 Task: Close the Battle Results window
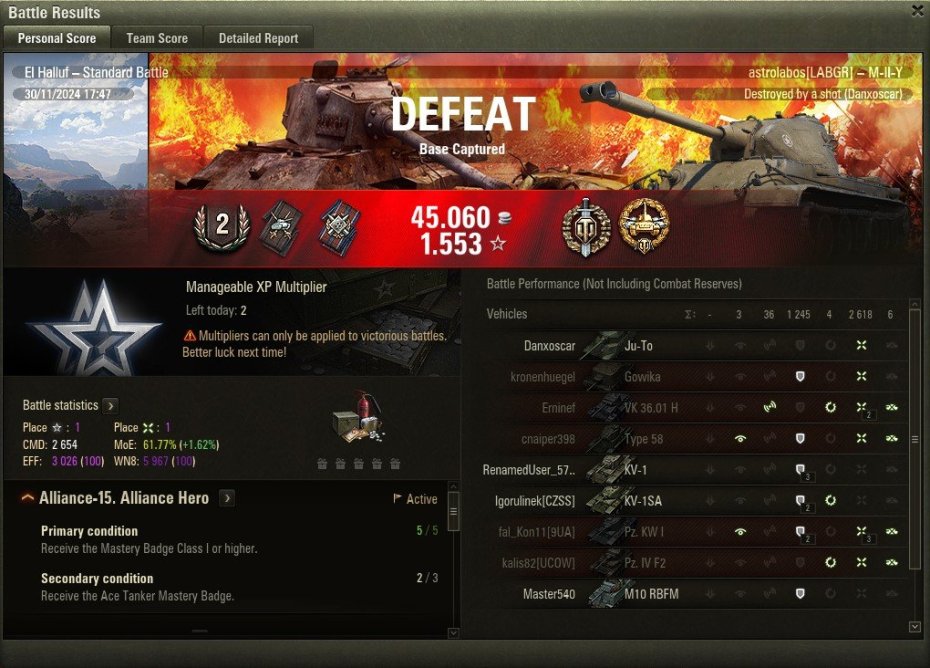point(917,10)
